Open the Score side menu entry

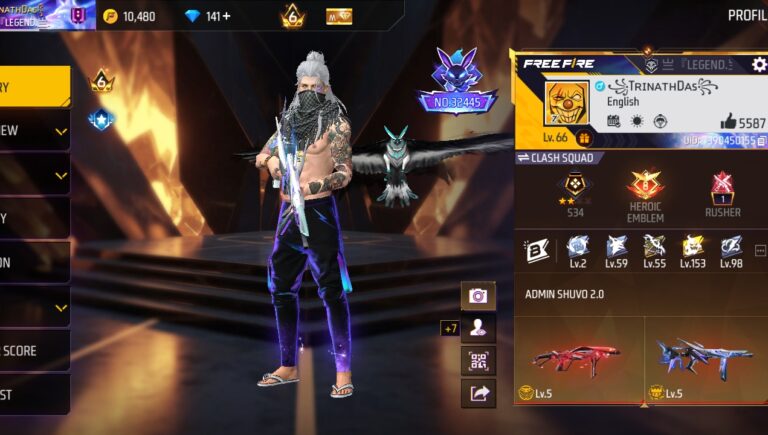34,351
